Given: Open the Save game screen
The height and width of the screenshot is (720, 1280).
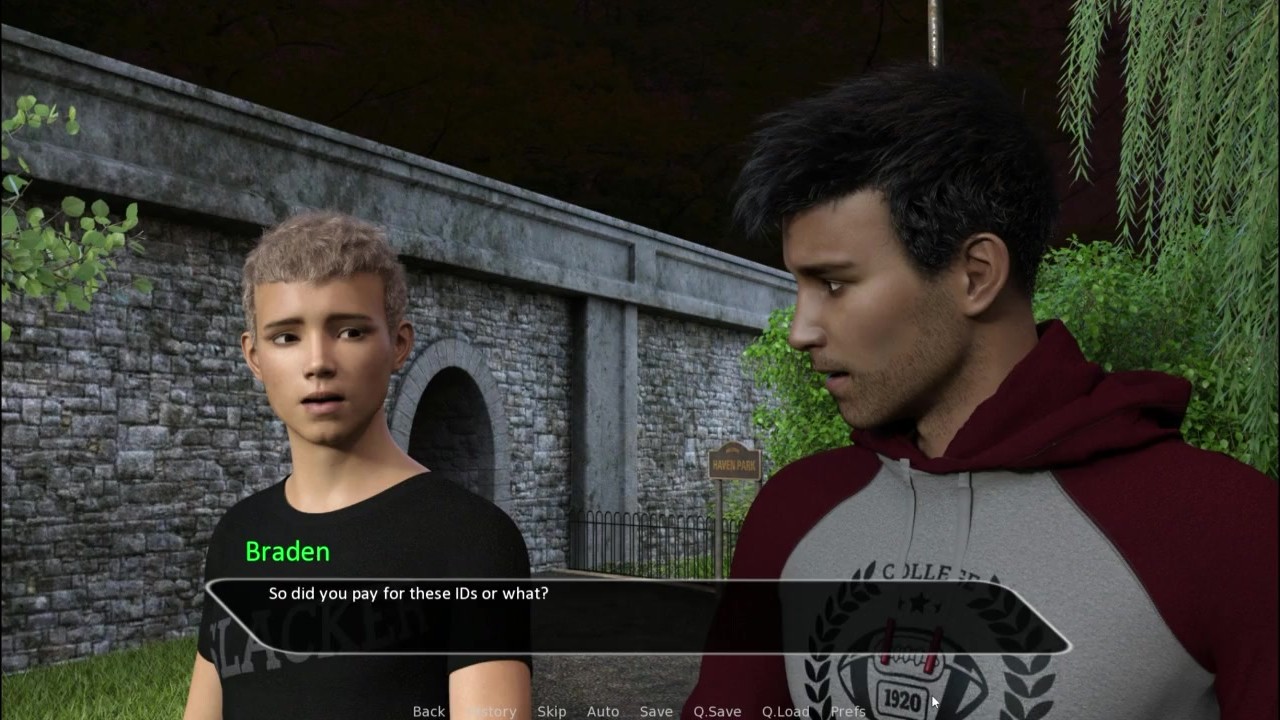Looking at the screenshot, I should pos(656,711).
